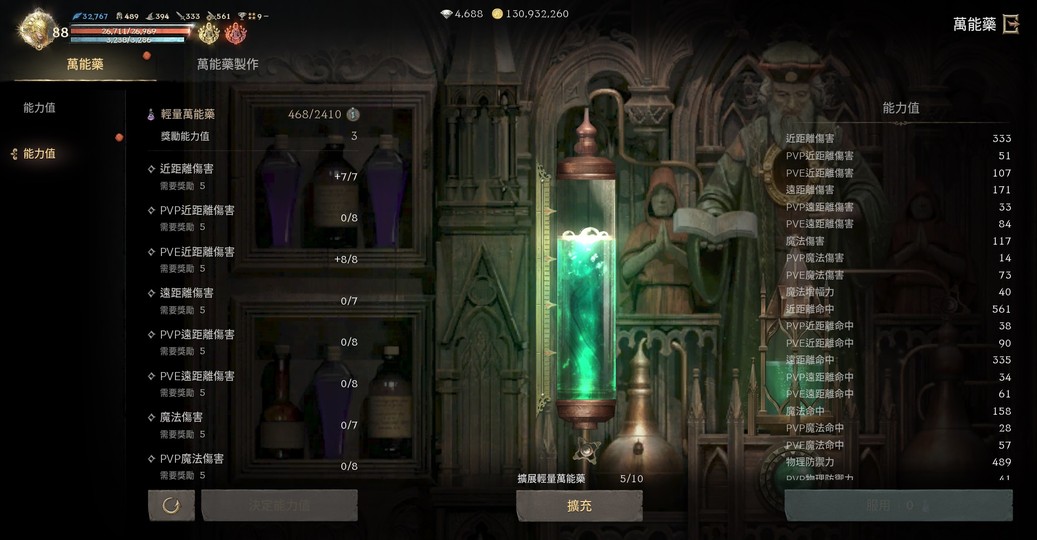Confirm with the 決定能力值 button

point(280,505)
